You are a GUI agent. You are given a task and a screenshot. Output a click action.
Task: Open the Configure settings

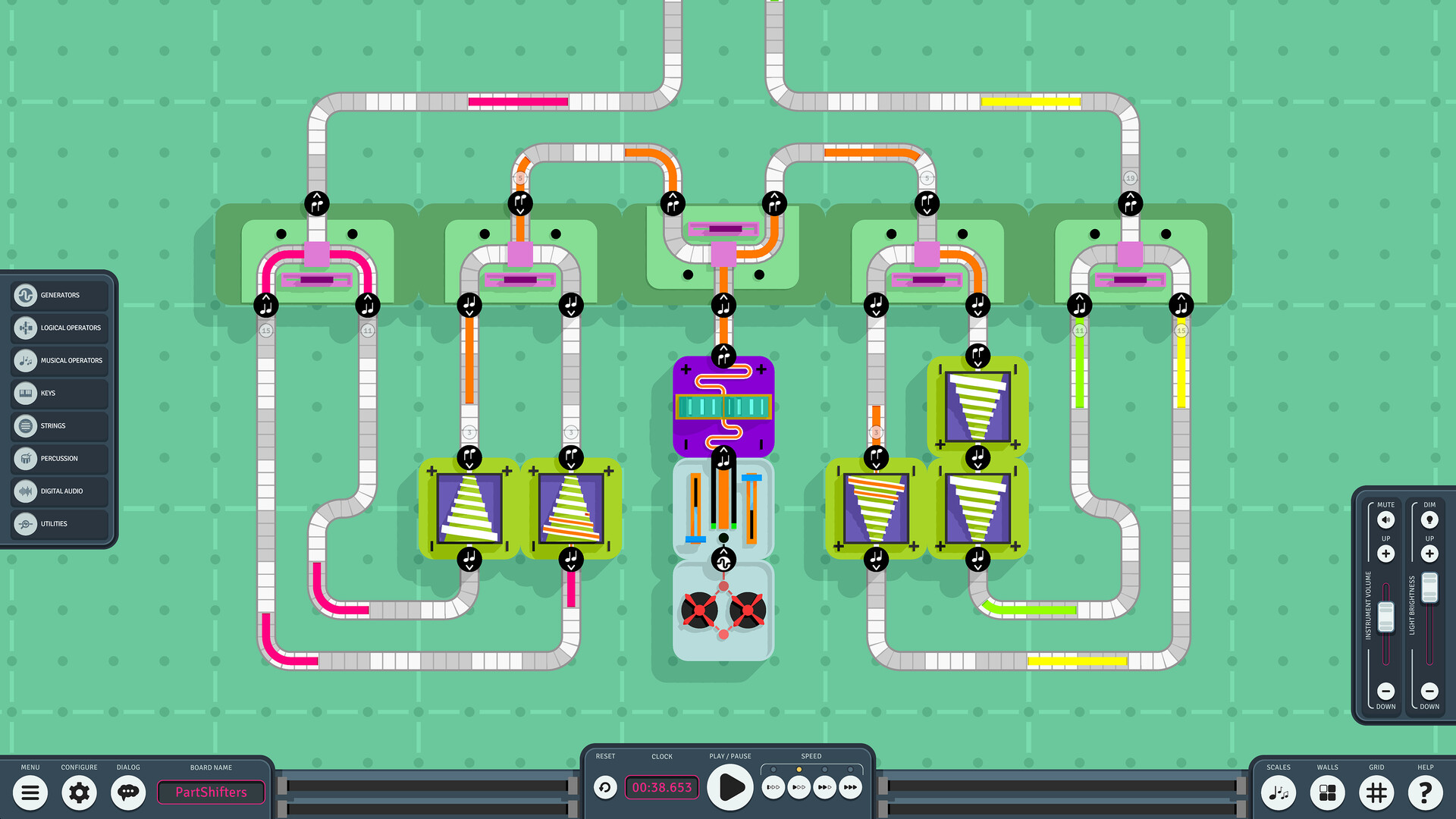79,792
